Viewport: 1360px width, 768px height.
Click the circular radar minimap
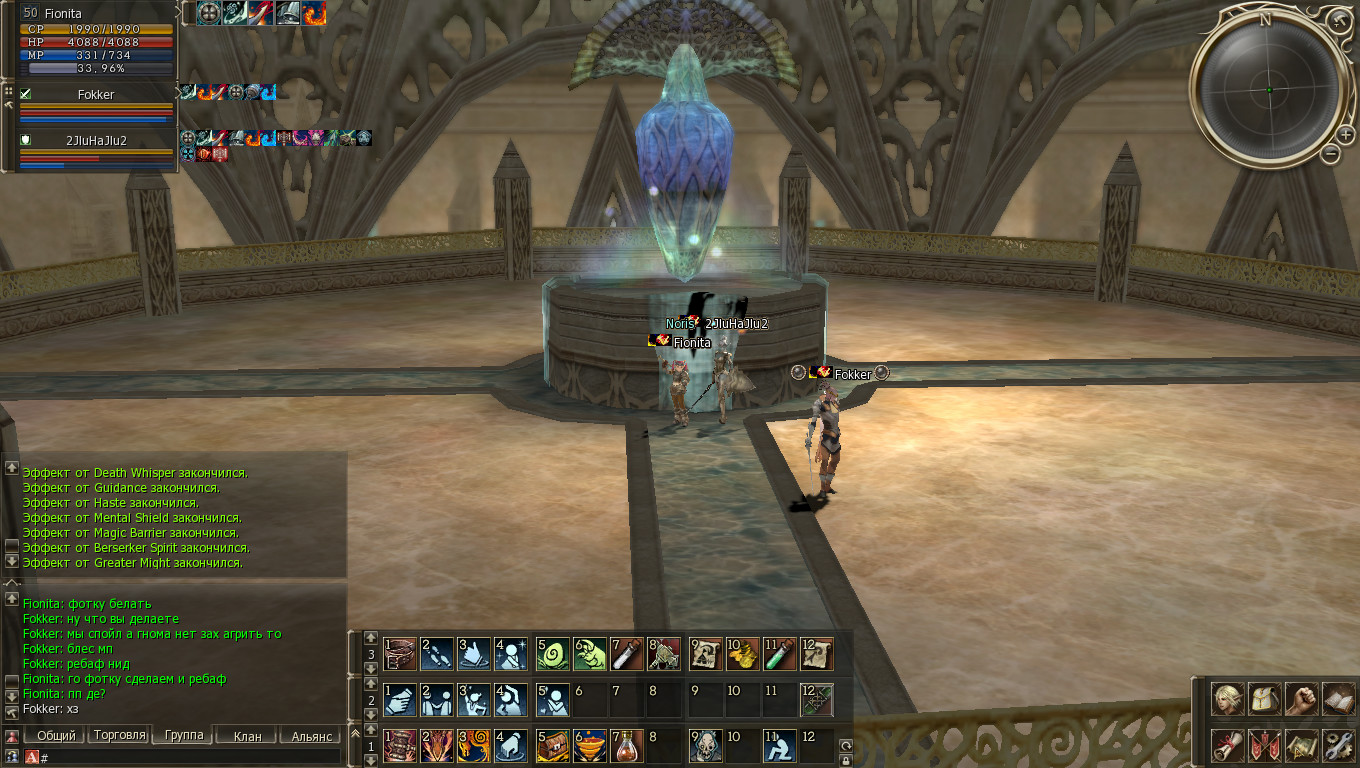1269,90
